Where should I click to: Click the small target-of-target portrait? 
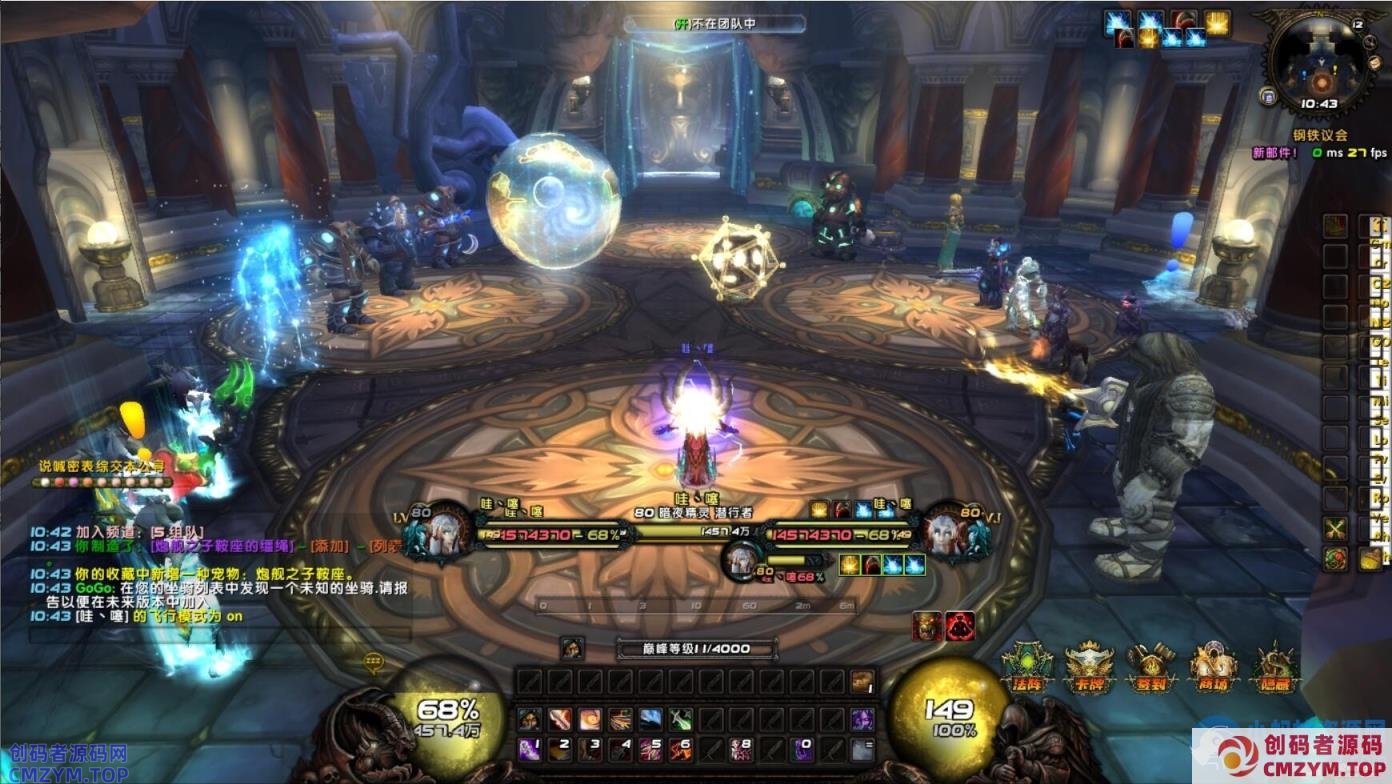pyautogui.click(x=741, y=562)
